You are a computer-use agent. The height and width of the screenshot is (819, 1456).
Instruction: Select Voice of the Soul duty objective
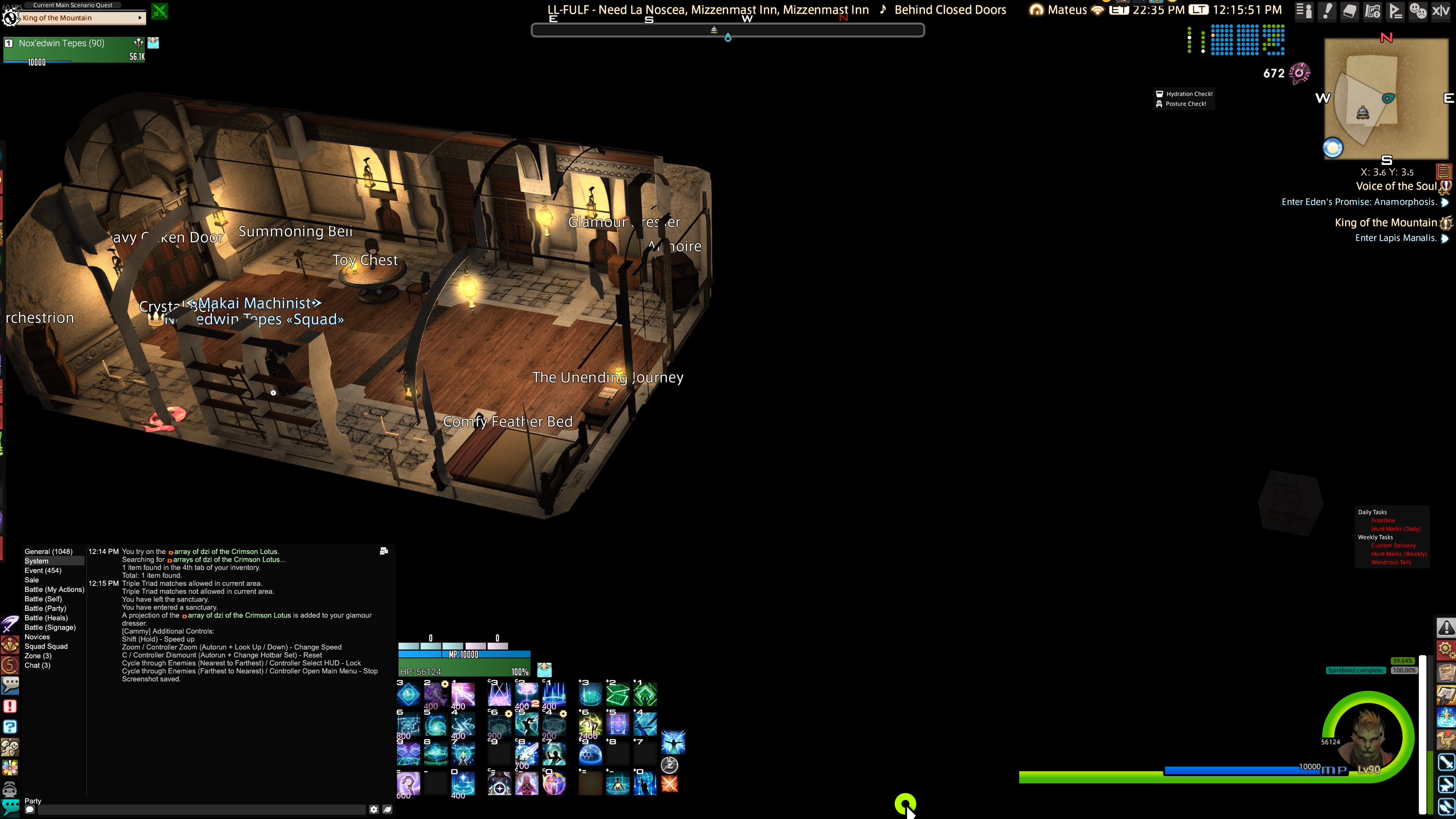[1395, 186]
